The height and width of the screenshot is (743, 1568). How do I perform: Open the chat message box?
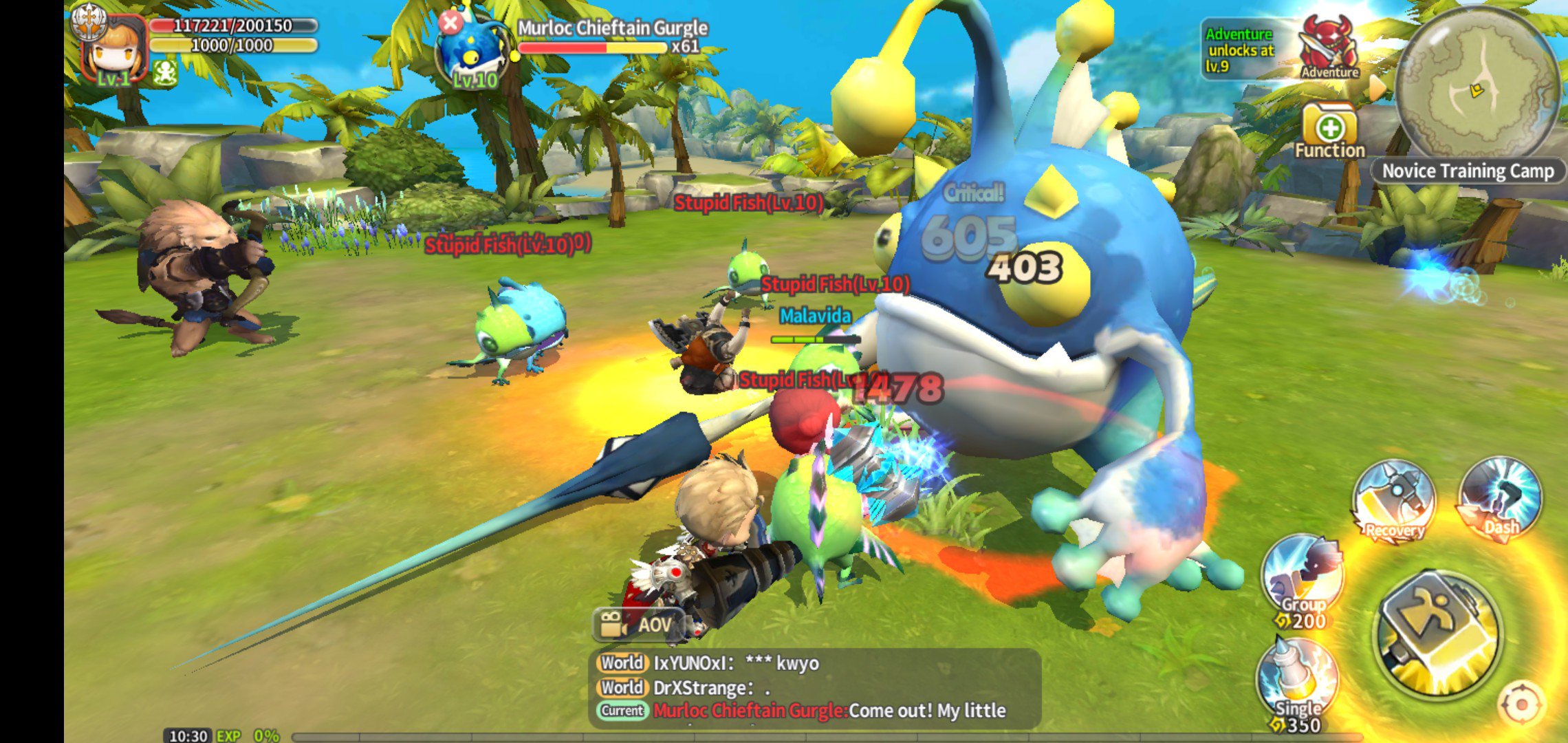click(814, 687)
